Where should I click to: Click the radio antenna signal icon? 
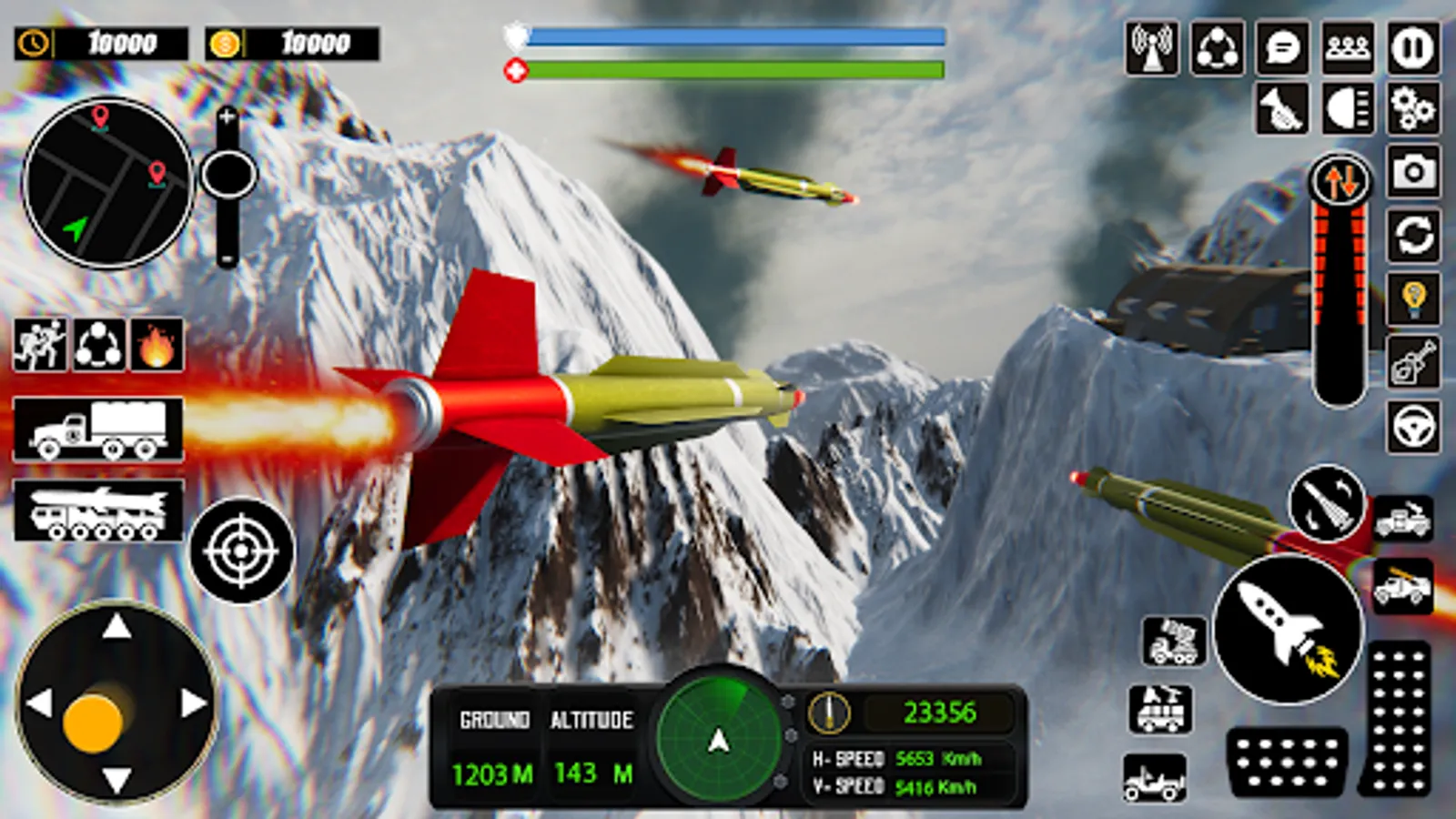[x=1152, y=47]
